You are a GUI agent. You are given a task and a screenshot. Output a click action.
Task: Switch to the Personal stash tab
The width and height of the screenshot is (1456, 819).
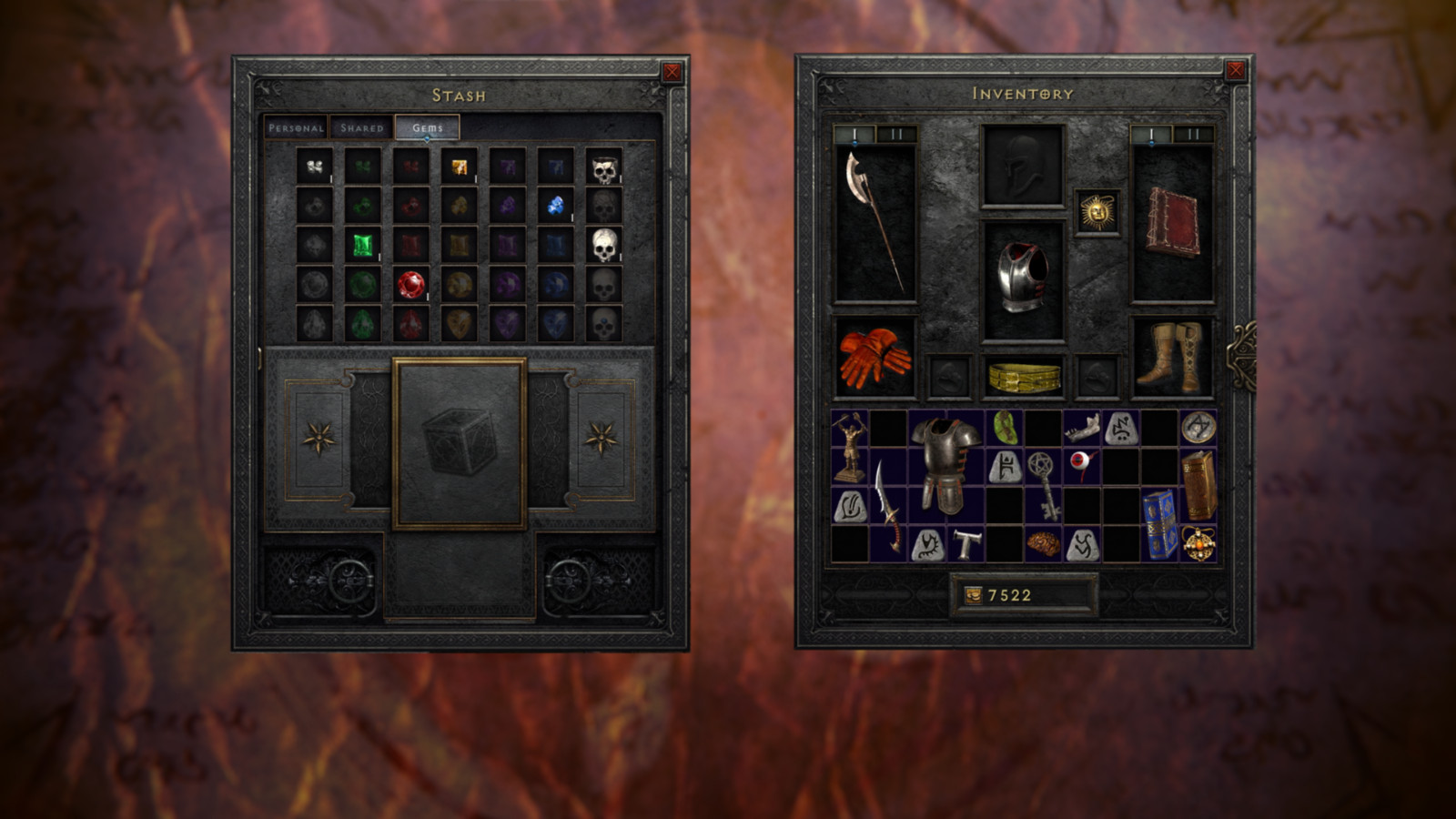(296, 128)
